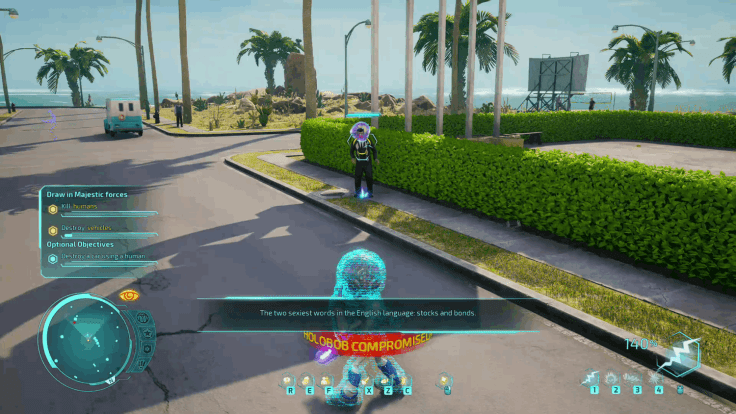This screenshot has width=736, height=414.
Task: Activate the ability icon above F
Action: click(x=326, y=380)
